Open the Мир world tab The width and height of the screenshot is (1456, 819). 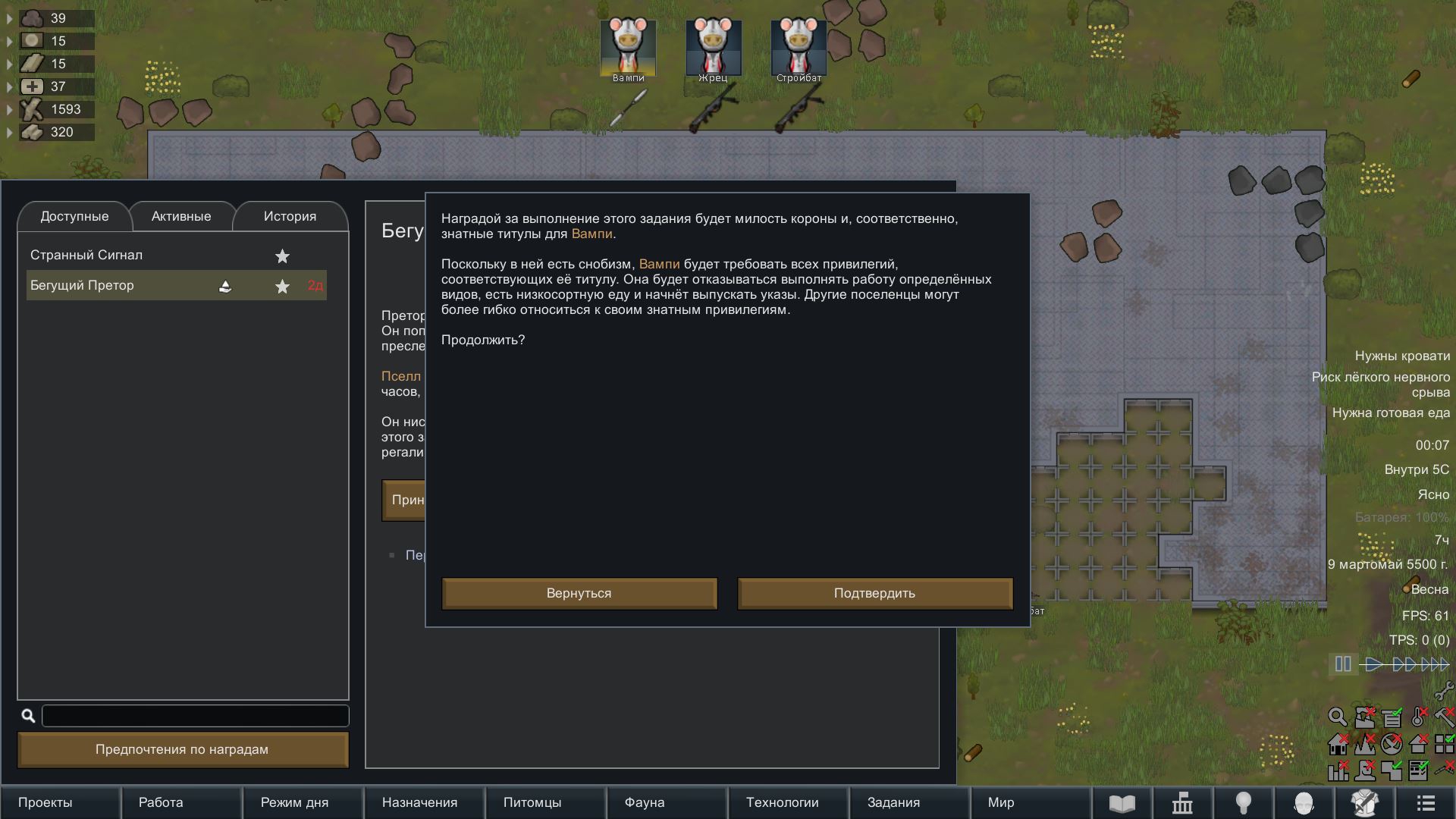point(1001,802)
